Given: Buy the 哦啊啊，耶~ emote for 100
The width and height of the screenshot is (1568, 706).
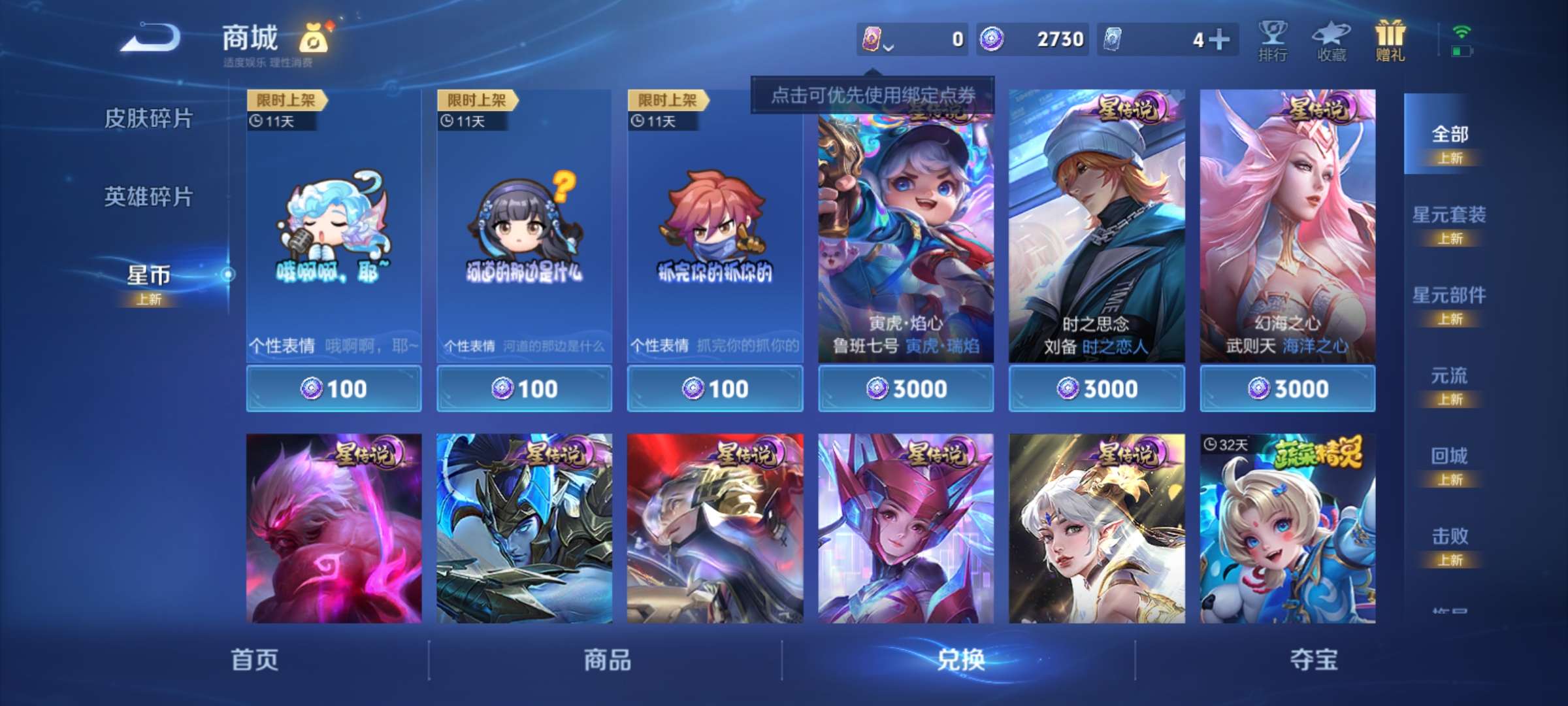Looking at the screenshot, I should (335, 388).
